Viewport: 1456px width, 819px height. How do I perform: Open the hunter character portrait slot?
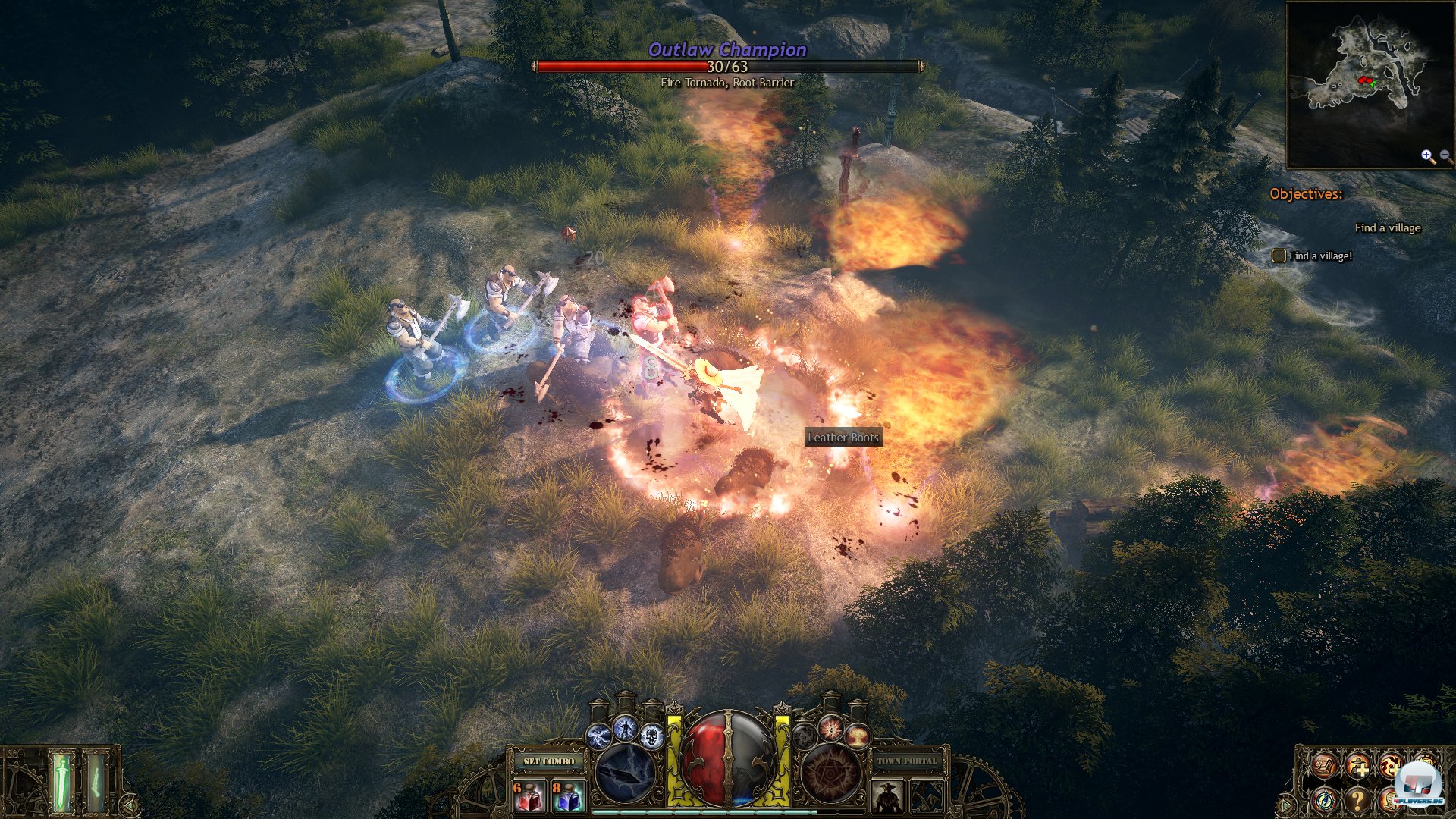coord(886,796)
